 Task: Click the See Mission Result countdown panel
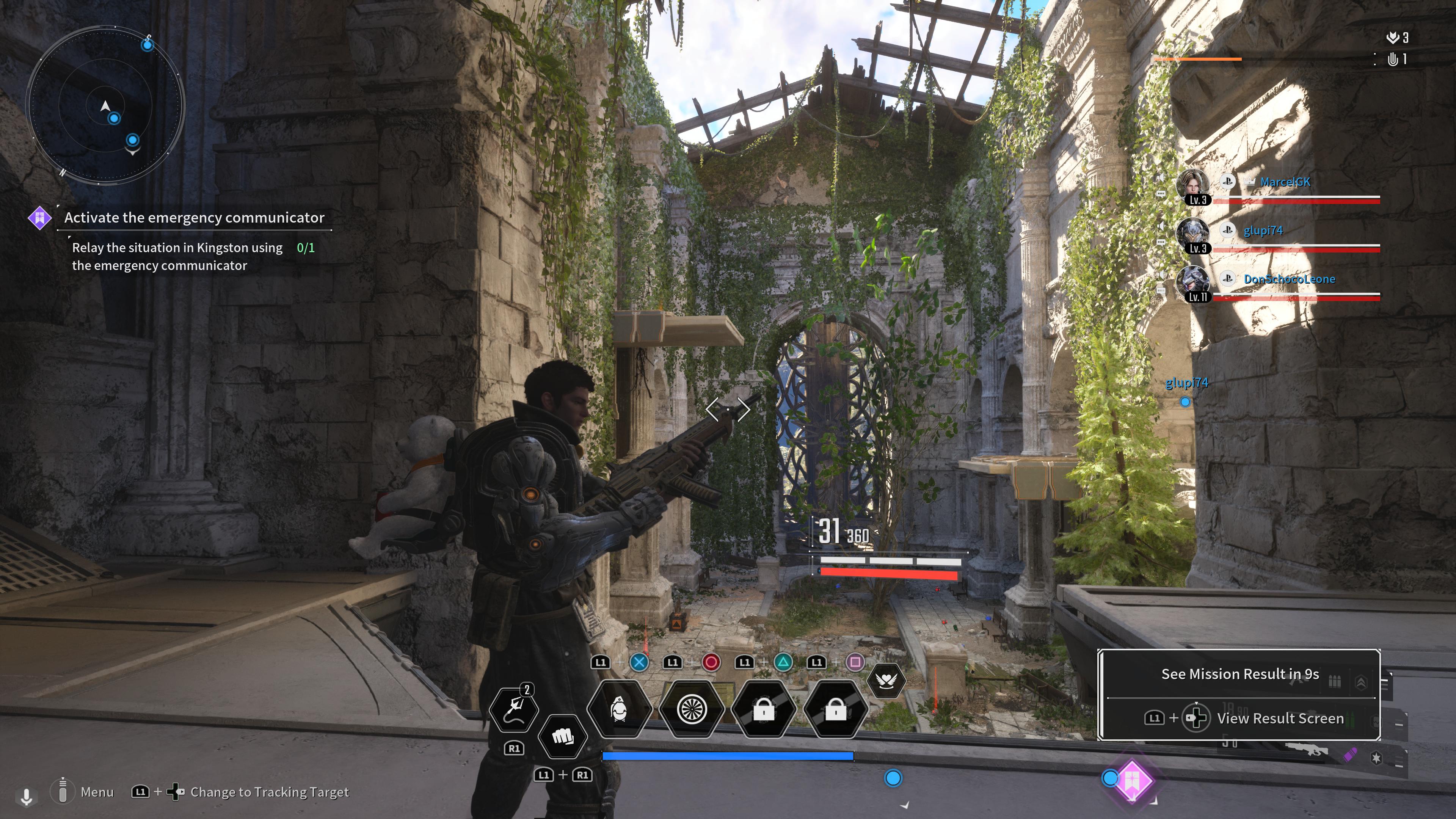pos(1239,674)
